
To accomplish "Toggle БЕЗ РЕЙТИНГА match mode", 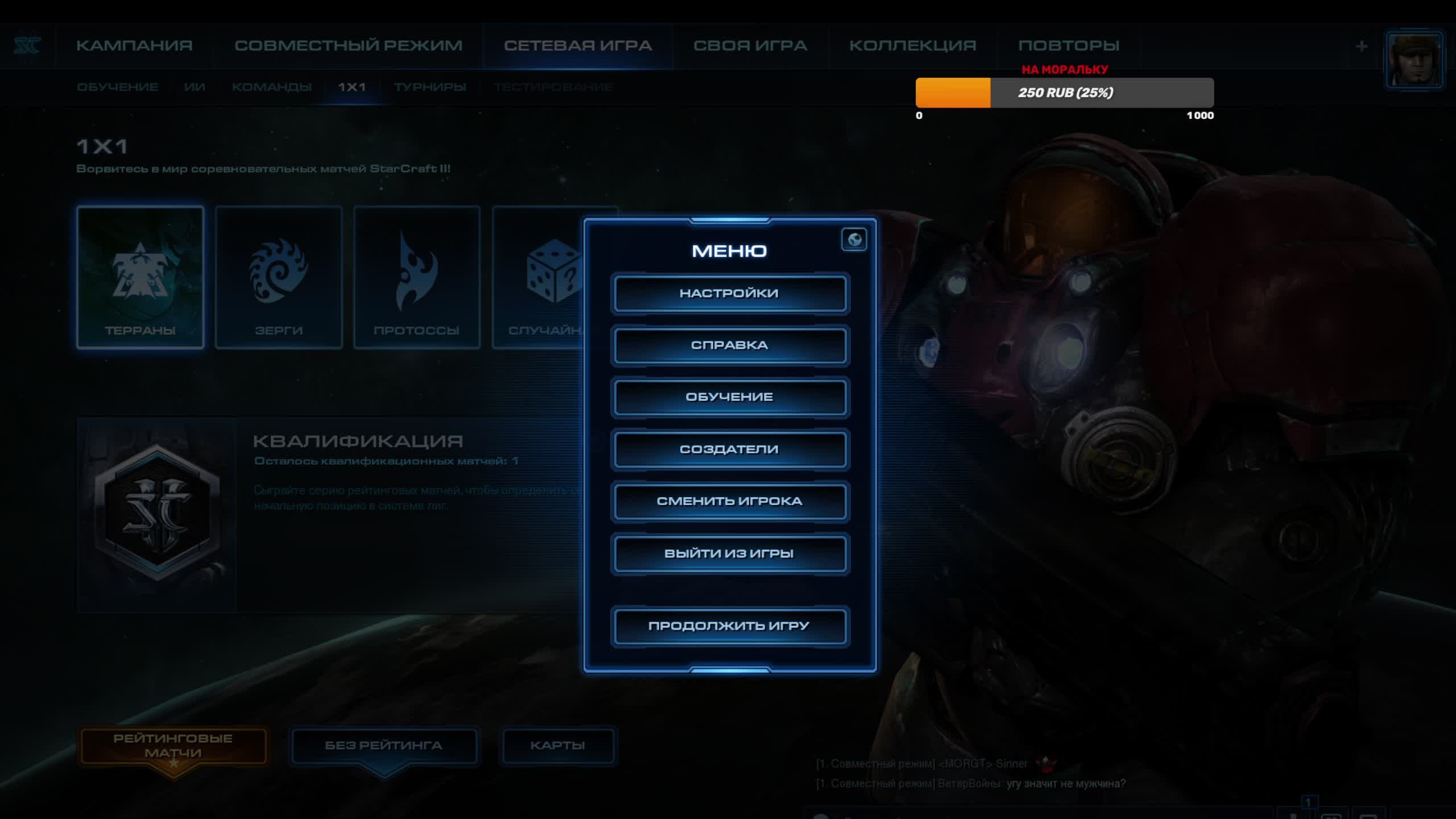I will pos(383,746).
